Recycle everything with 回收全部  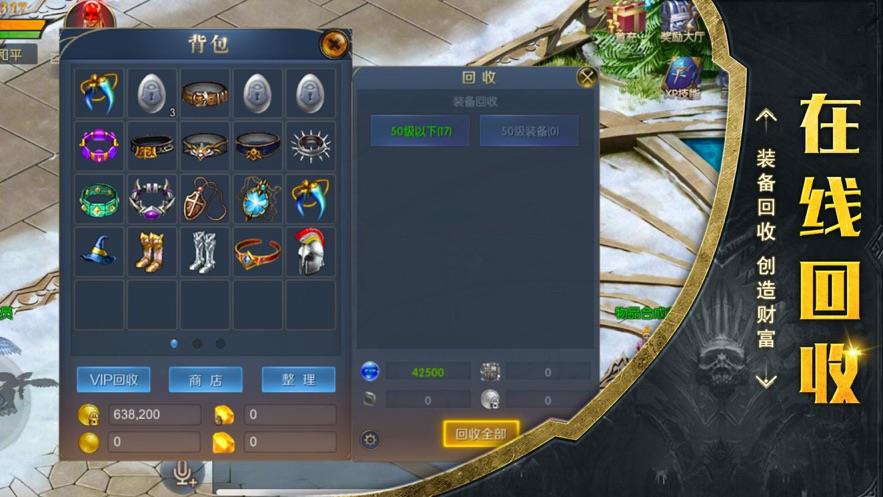click(481, 433)
